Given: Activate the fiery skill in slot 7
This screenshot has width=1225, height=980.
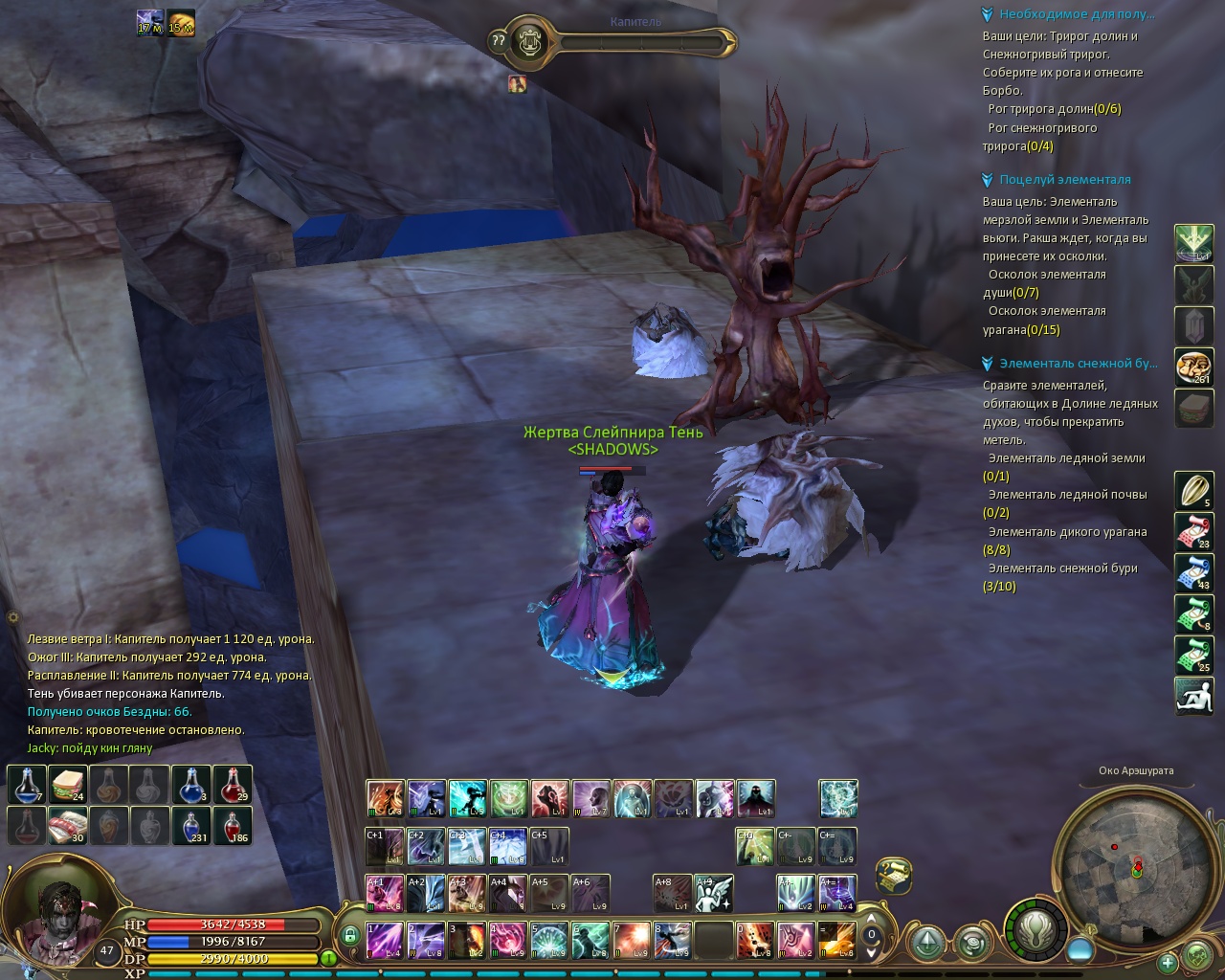Looking at the screenshot, I should tap(631, 940).
